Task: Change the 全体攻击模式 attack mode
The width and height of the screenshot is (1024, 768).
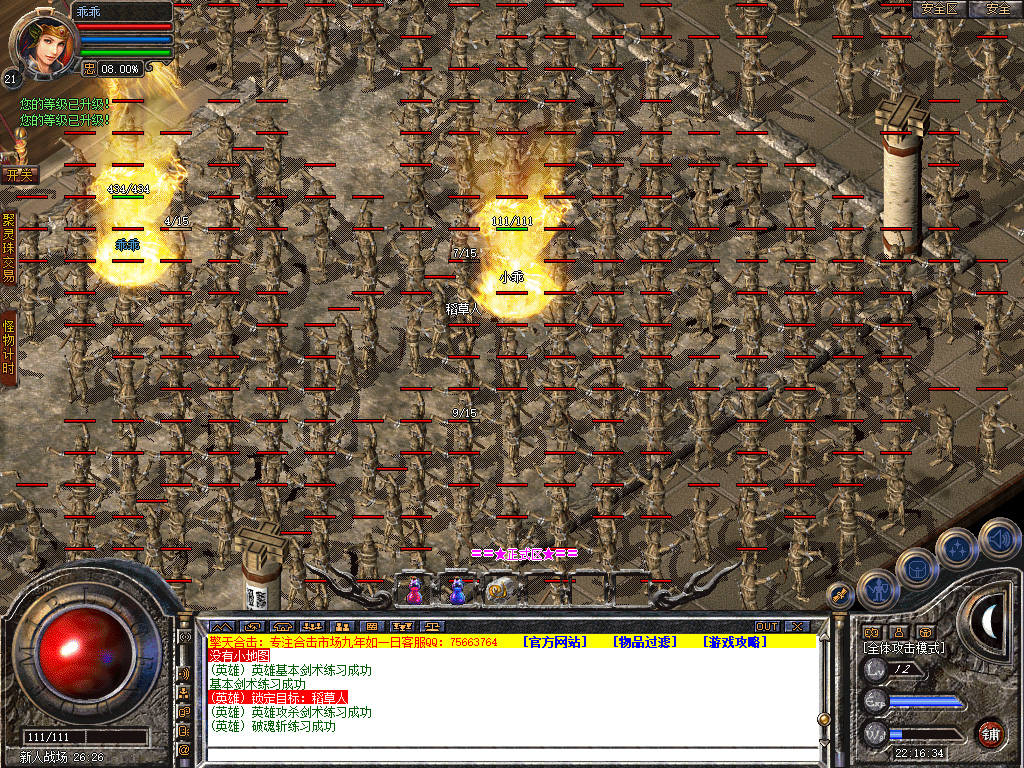Action: (904, 648)
